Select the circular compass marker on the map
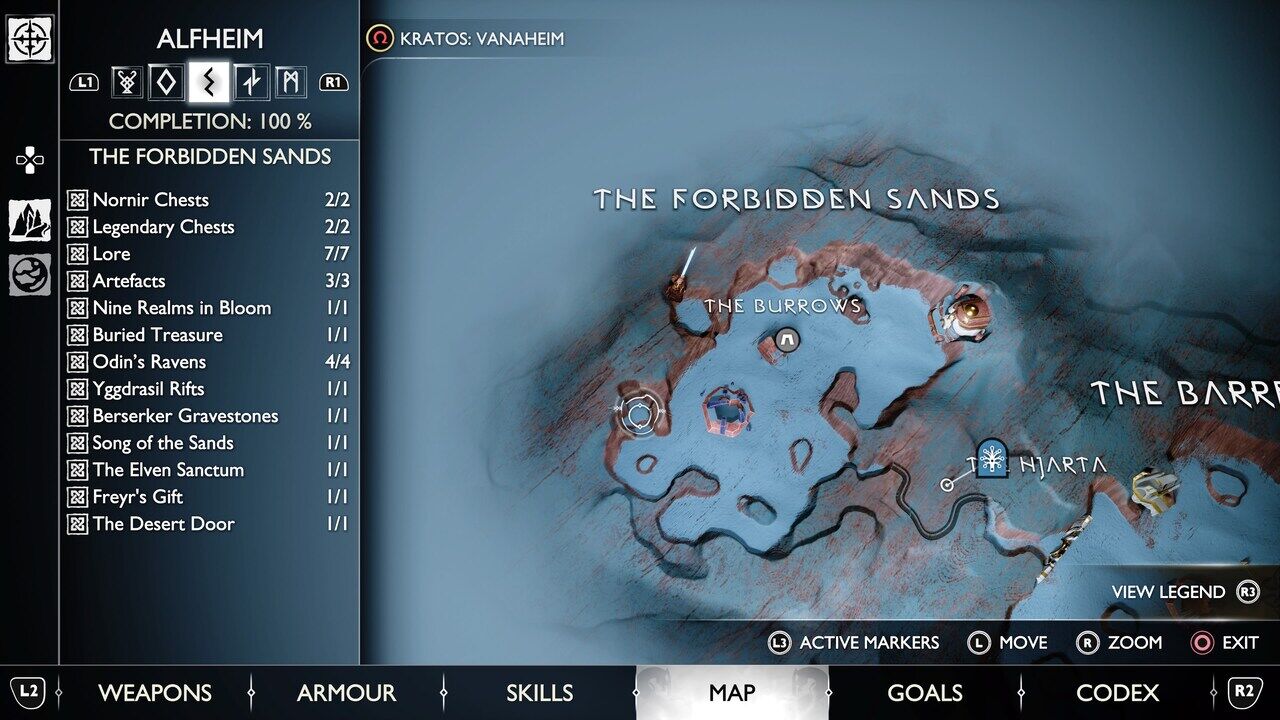The width and height of the screenshot is (1280, 720). [x=638, y=412]
